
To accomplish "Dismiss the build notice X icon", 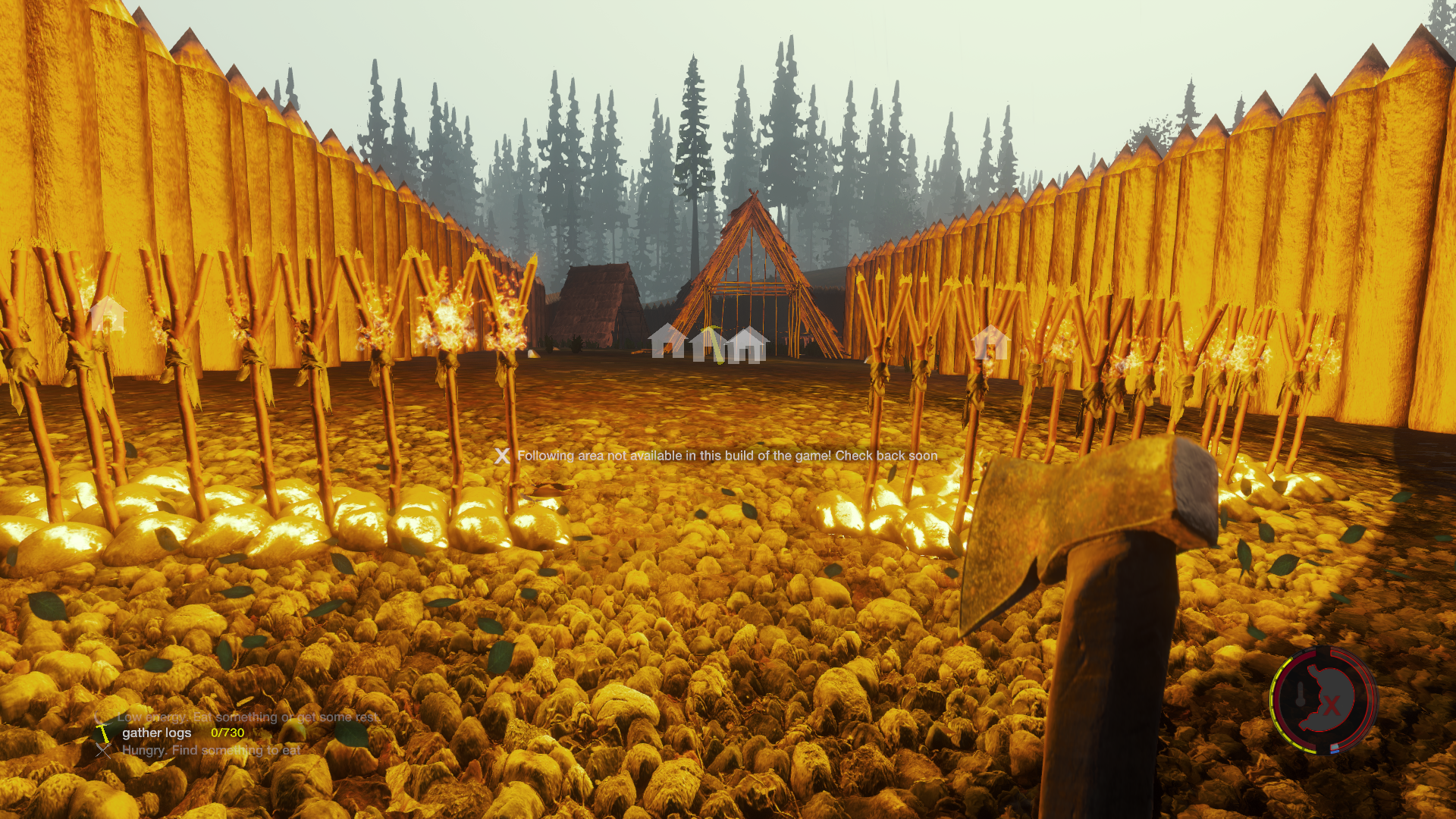I will point(501,456).
